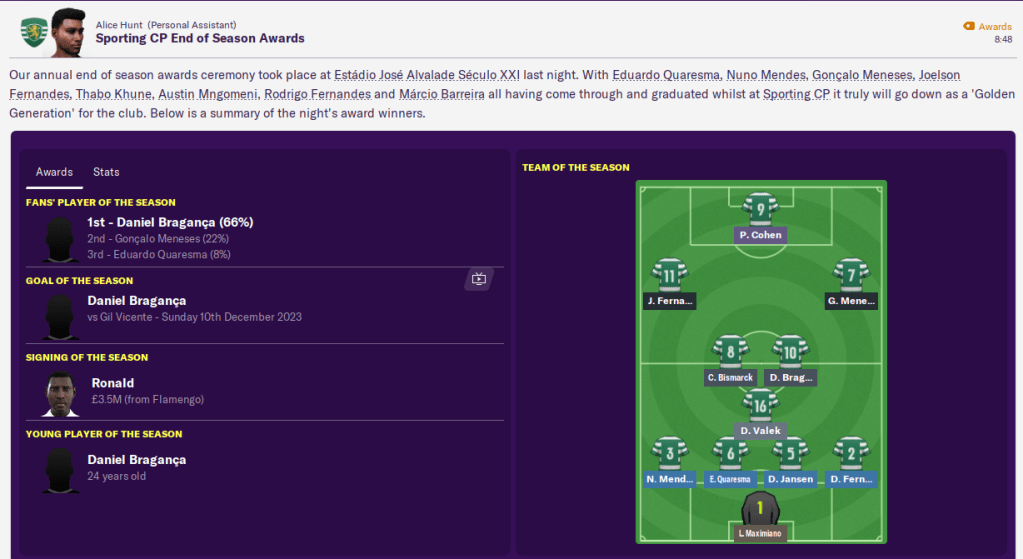Screen dimensions: 1023x559
Task: Click Alice Hunt's portrait photo
Action: point(67,32)
